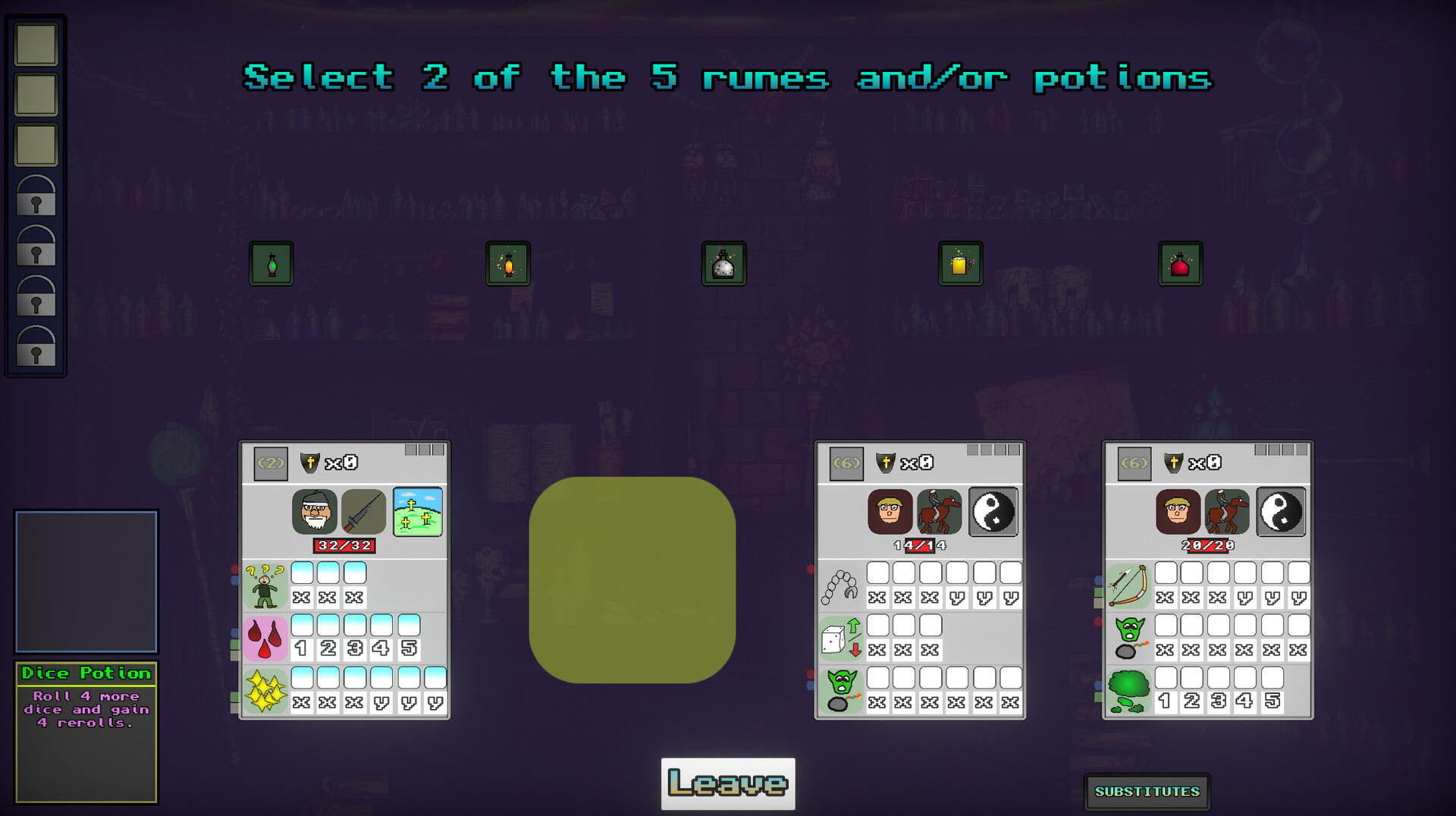The height and width of the screenshot is (816, 1456).
Task: Click the dagger weapon icon on the left card
Action: pyautogui.click(x=365, y=512)
